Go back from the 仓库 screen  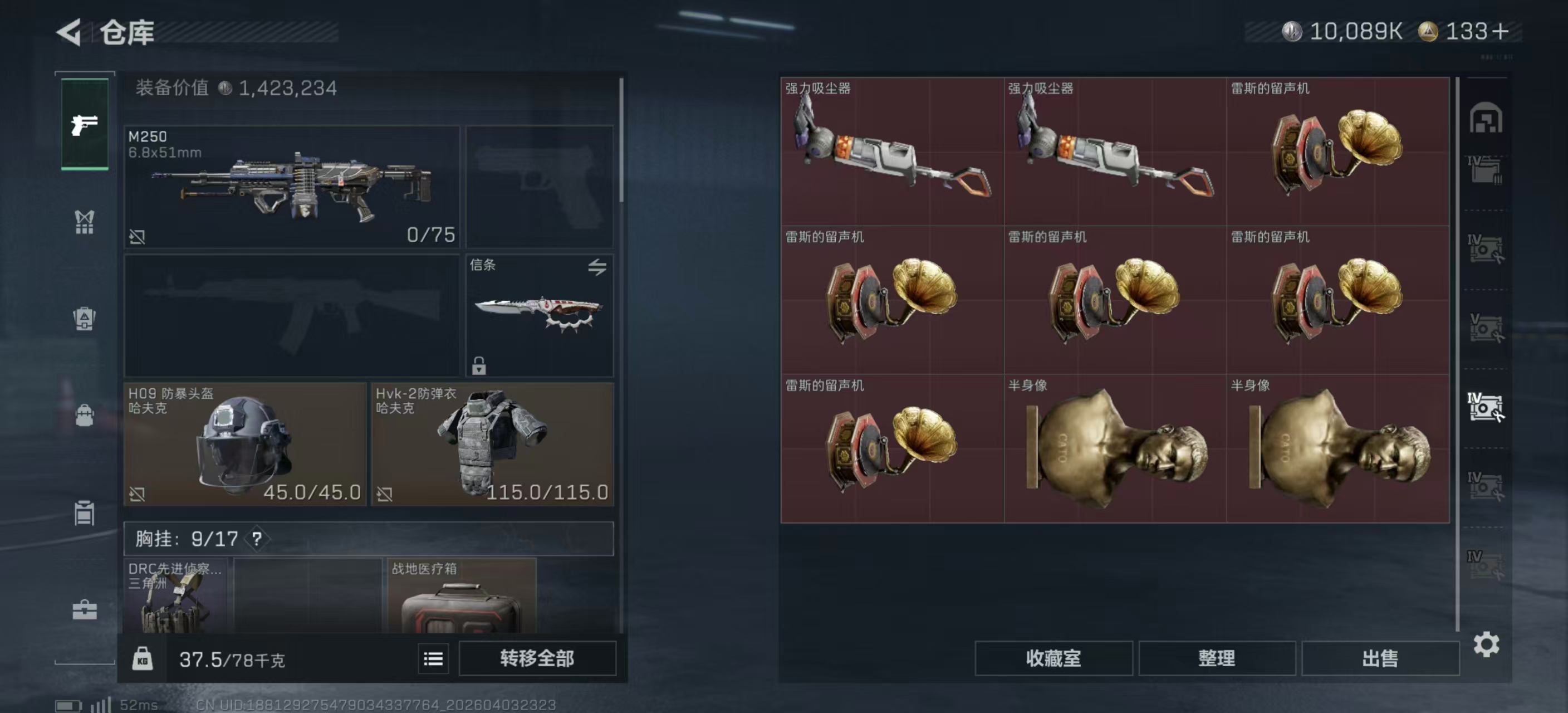pos(69,32)
